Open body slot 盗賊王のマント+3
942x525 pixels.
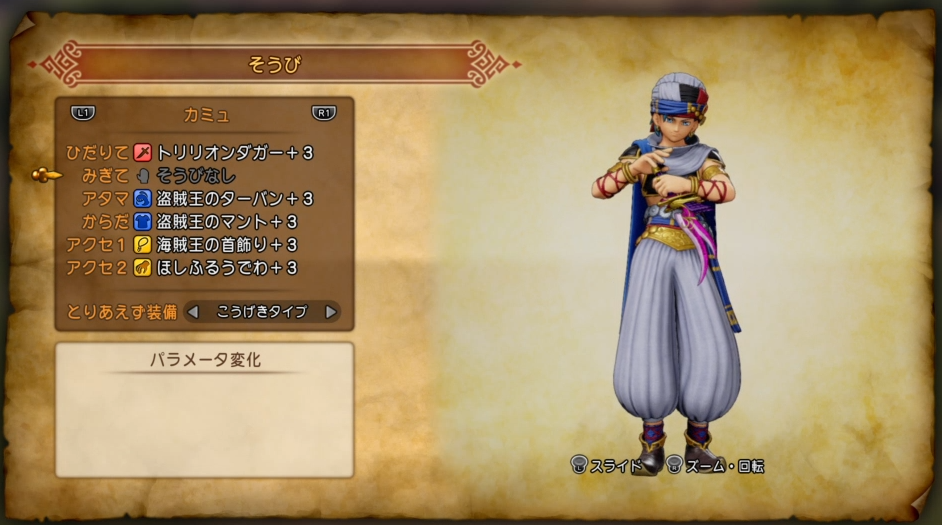click(227, 221)
